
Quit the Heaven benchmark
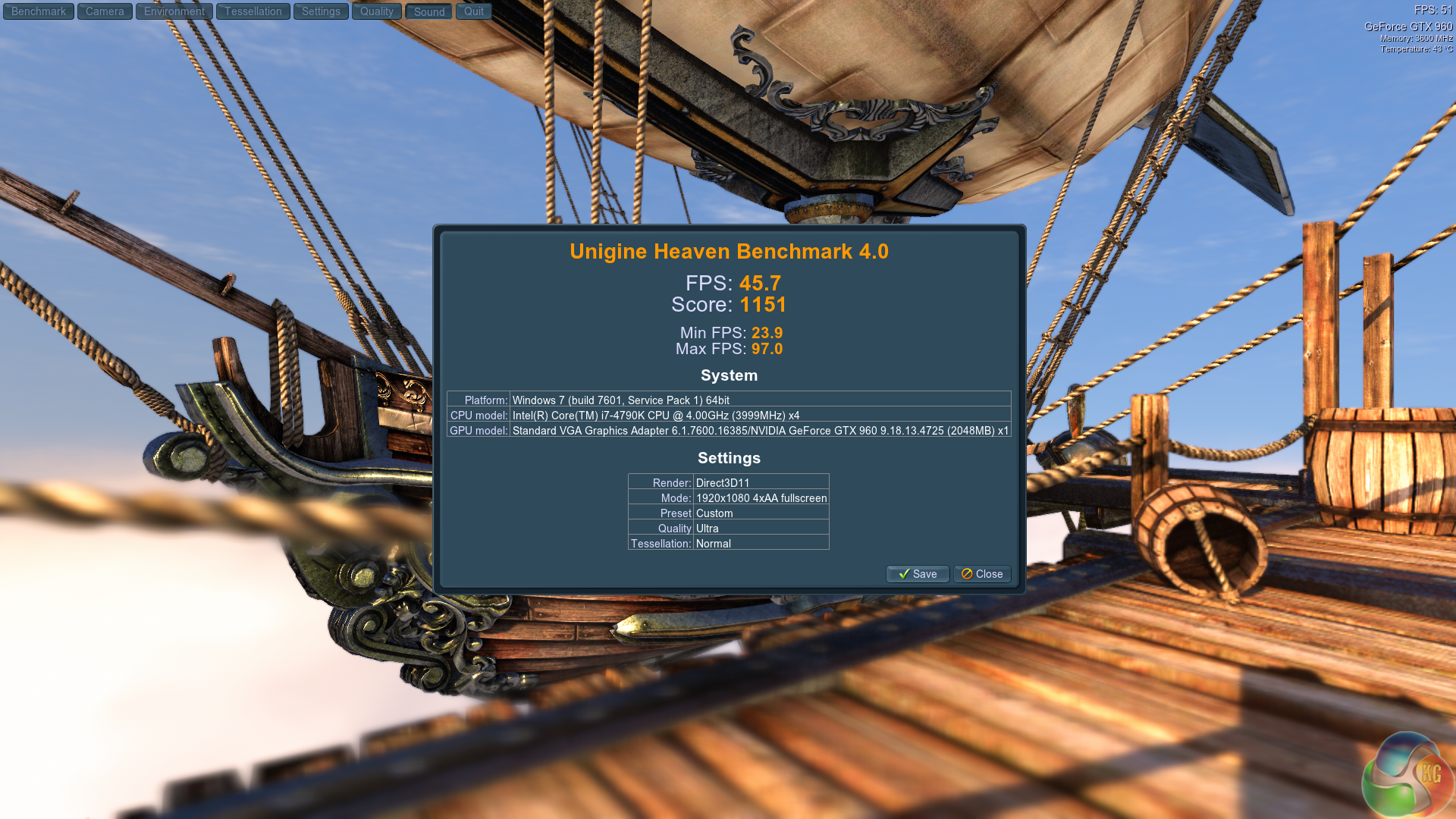474,11
